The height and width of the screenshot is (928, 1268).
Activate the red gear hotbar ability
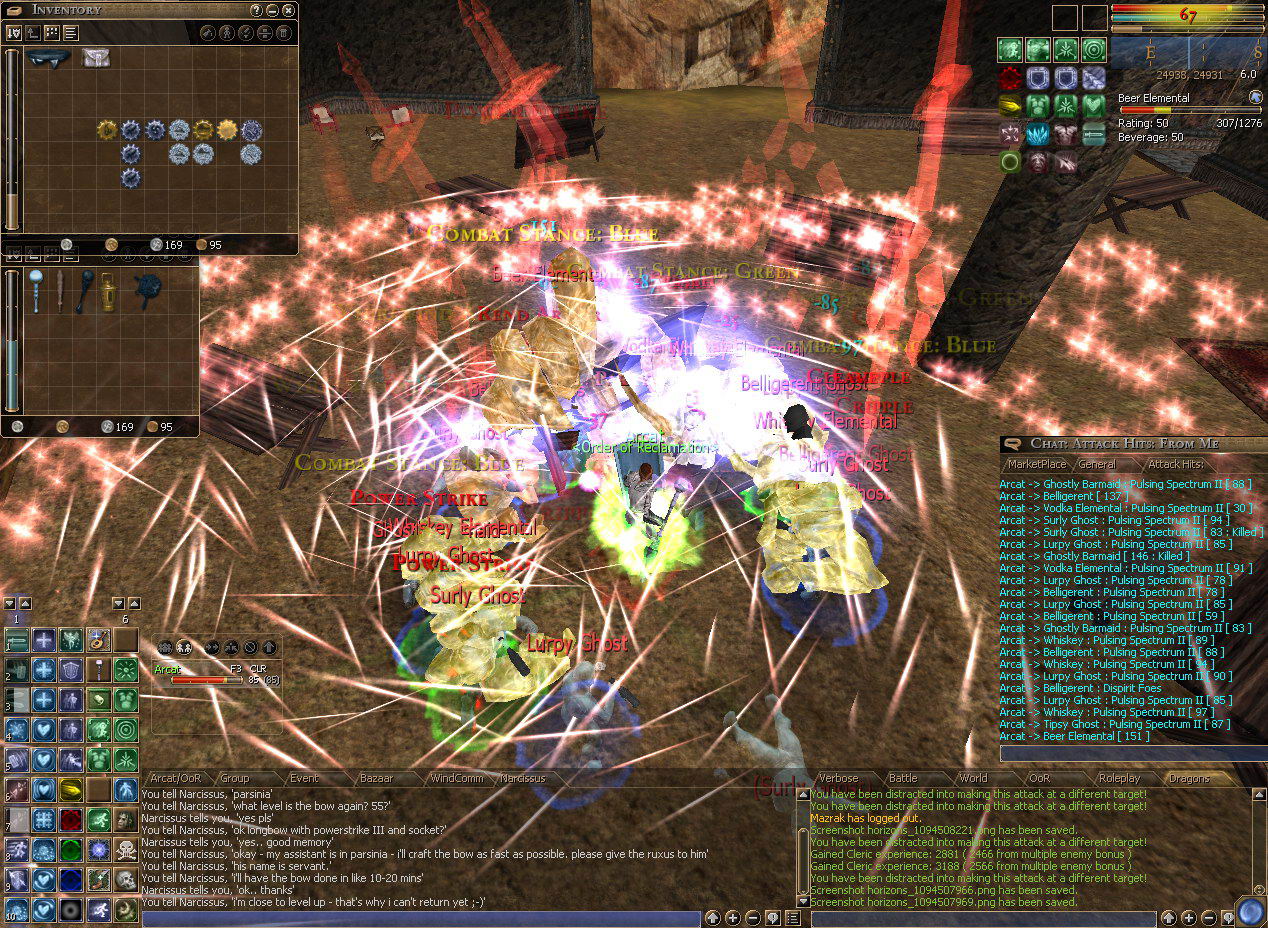click(71, 820)
